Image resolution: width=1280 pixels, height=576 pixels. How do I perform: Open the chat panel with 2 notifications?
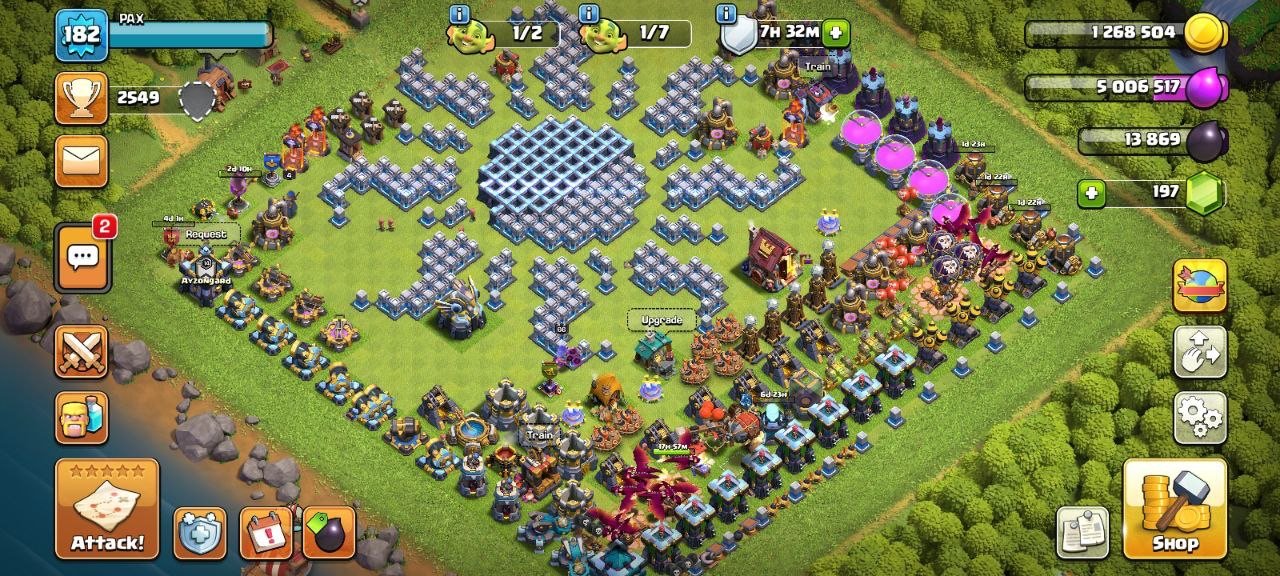tap(81, 255)
